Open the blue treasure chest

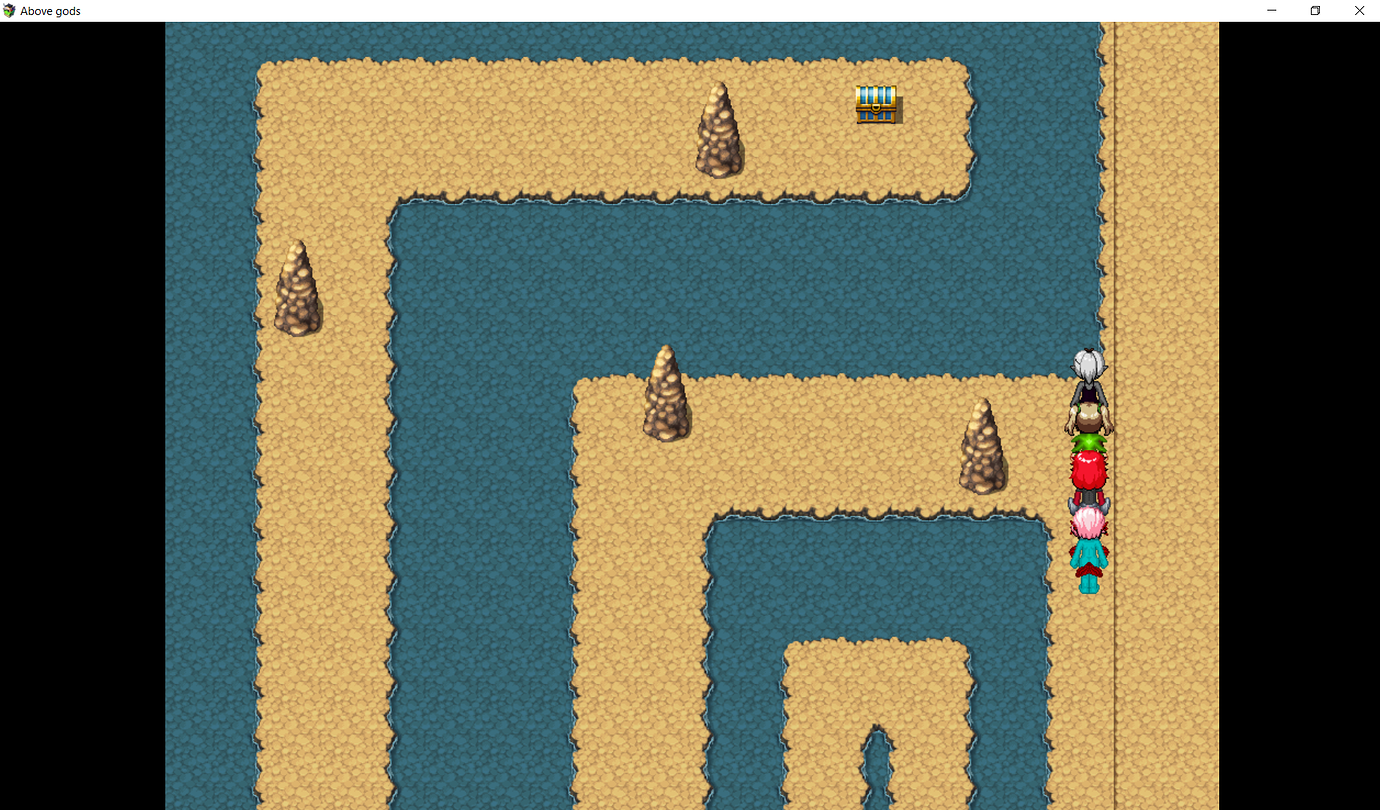875,103
